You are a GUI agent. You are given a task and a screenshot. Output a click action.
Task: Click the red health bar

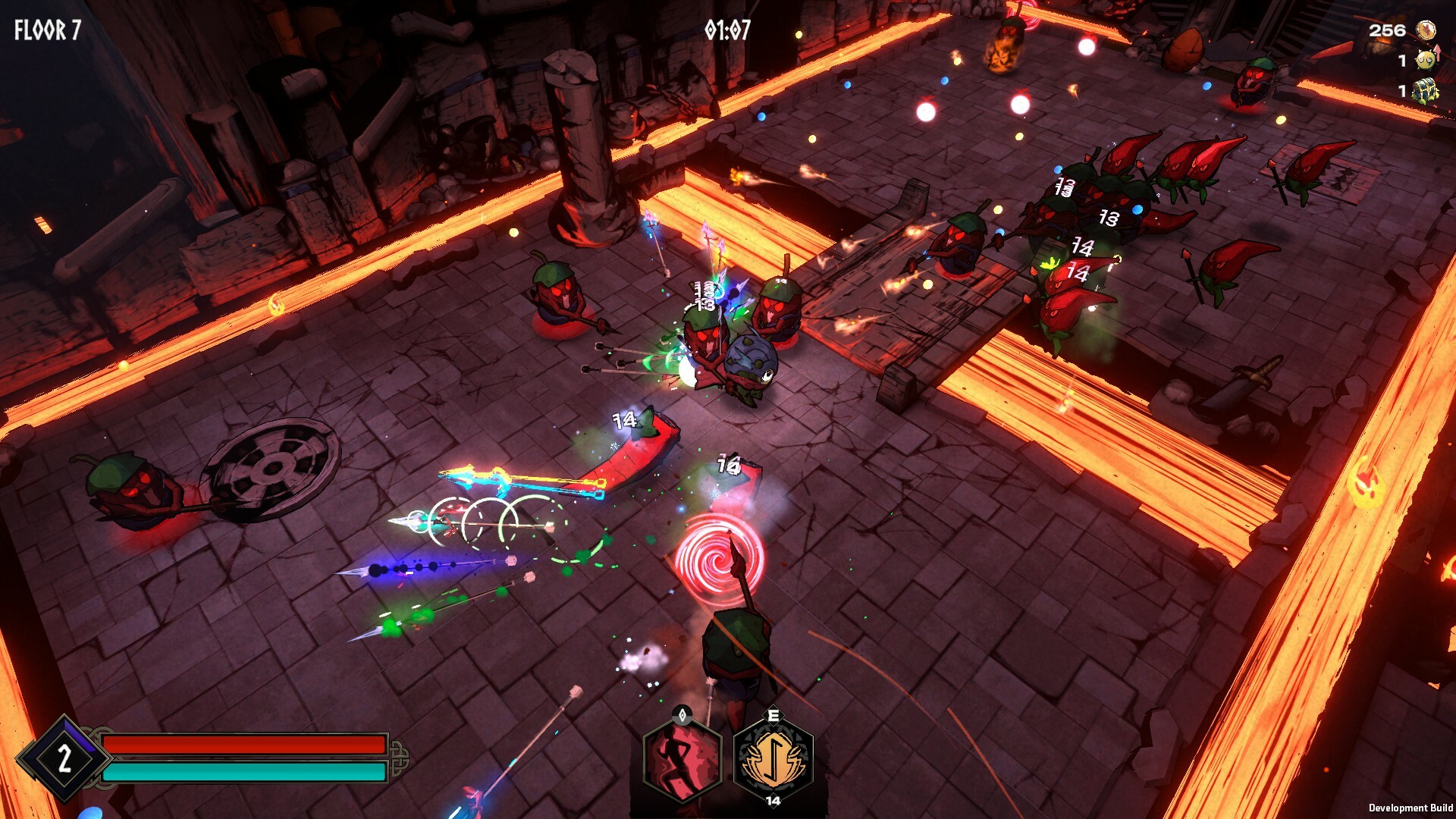(x=243, y=743)
